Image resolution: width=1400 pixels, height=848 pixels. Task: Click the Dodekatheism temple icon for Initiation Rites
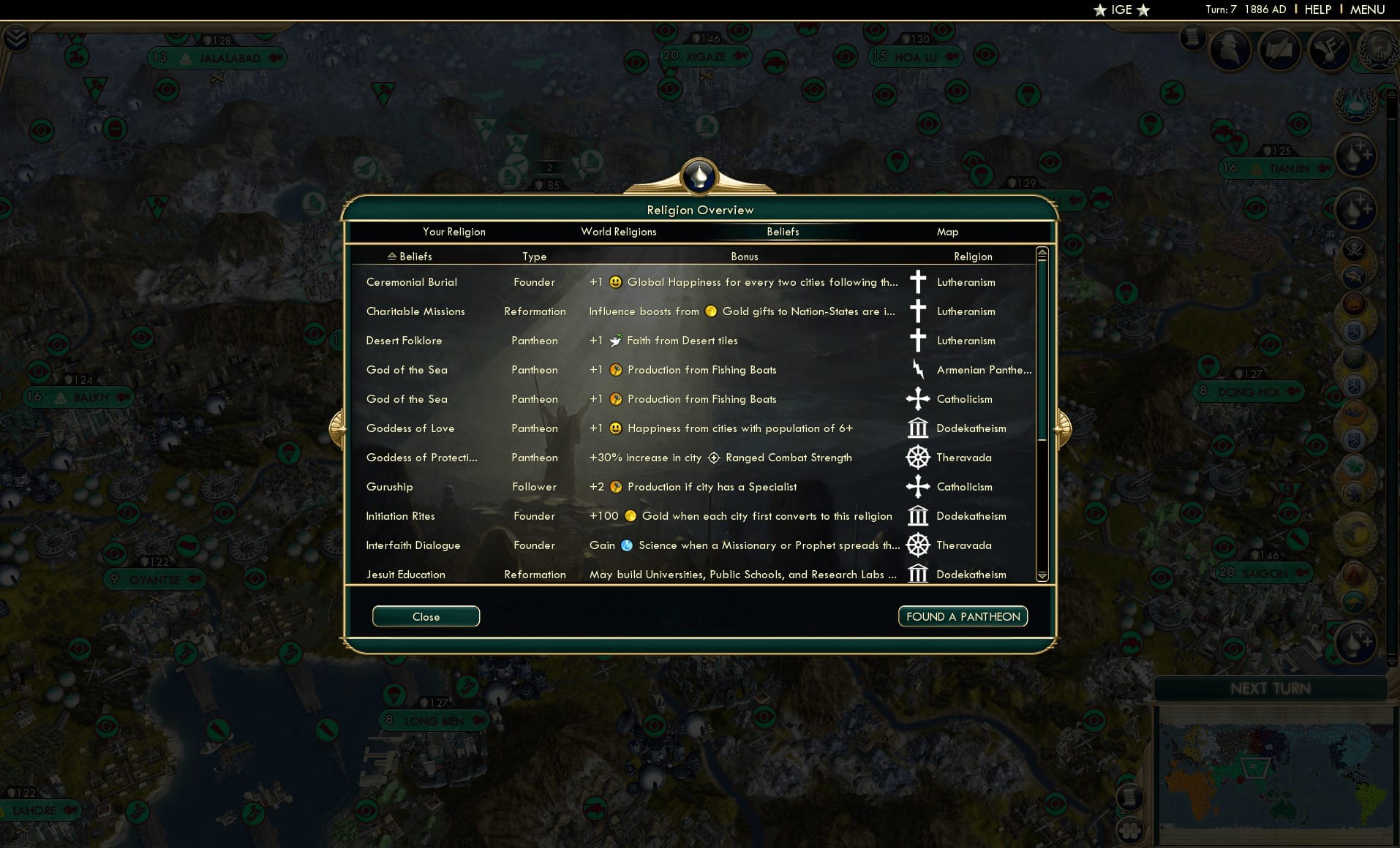(x=918, y=516)
